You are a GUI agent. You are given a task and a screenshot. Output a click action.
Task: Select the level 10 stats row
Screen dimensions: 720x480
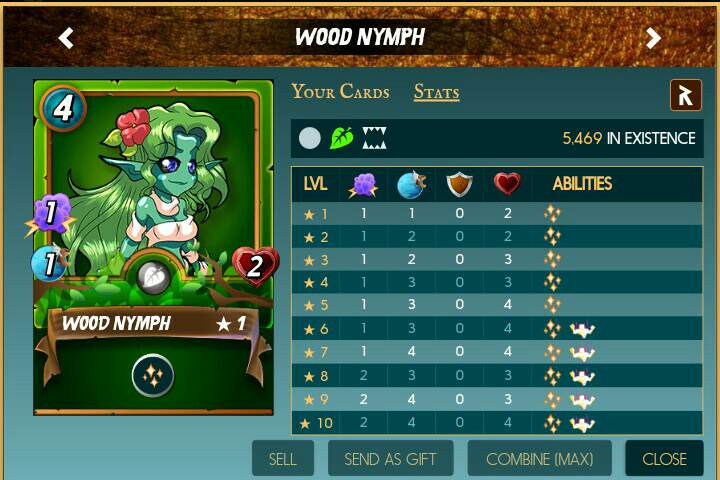pos(496,423)
